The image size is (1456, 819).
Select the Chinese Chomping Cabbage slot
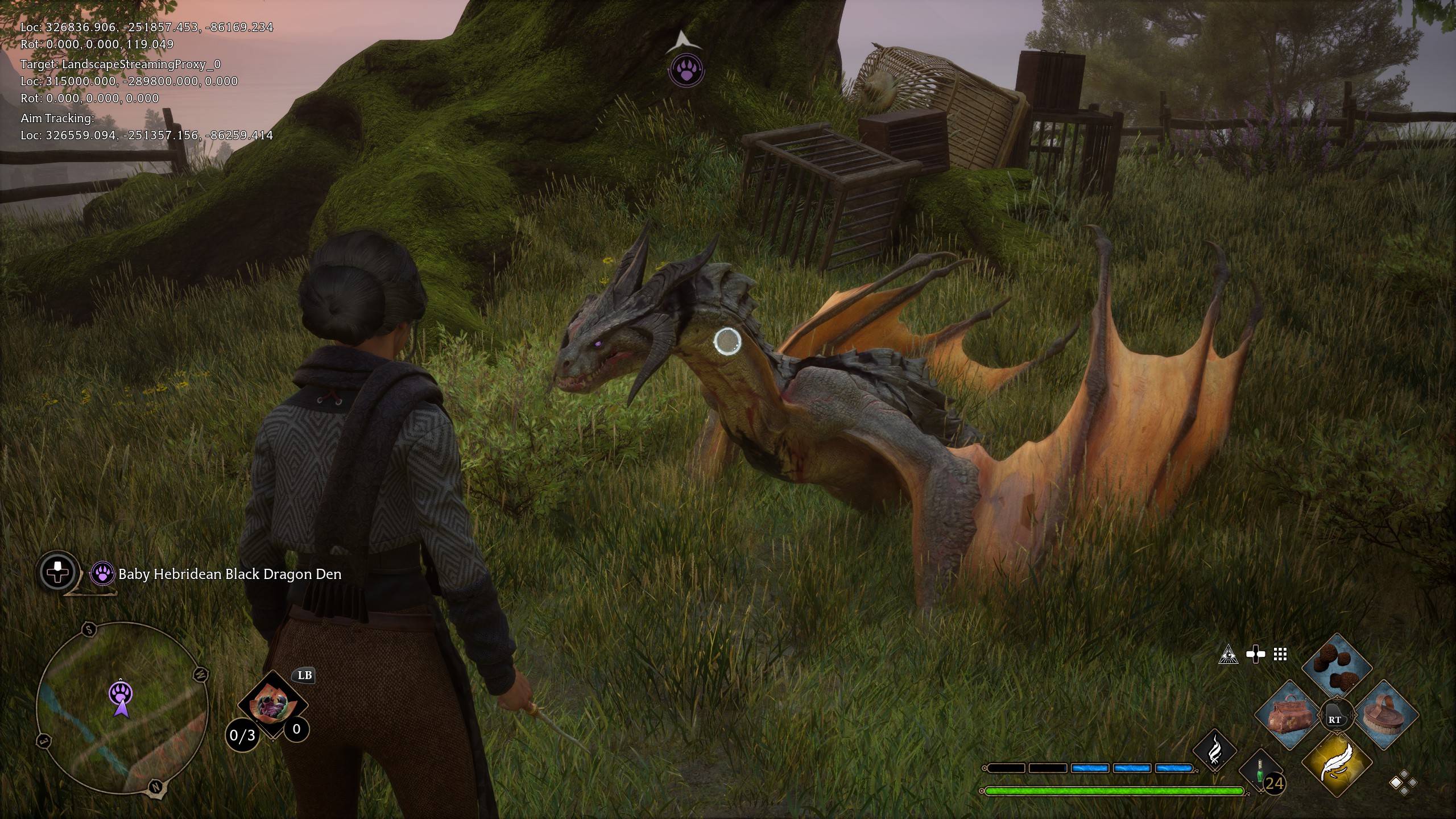point(272,706)
